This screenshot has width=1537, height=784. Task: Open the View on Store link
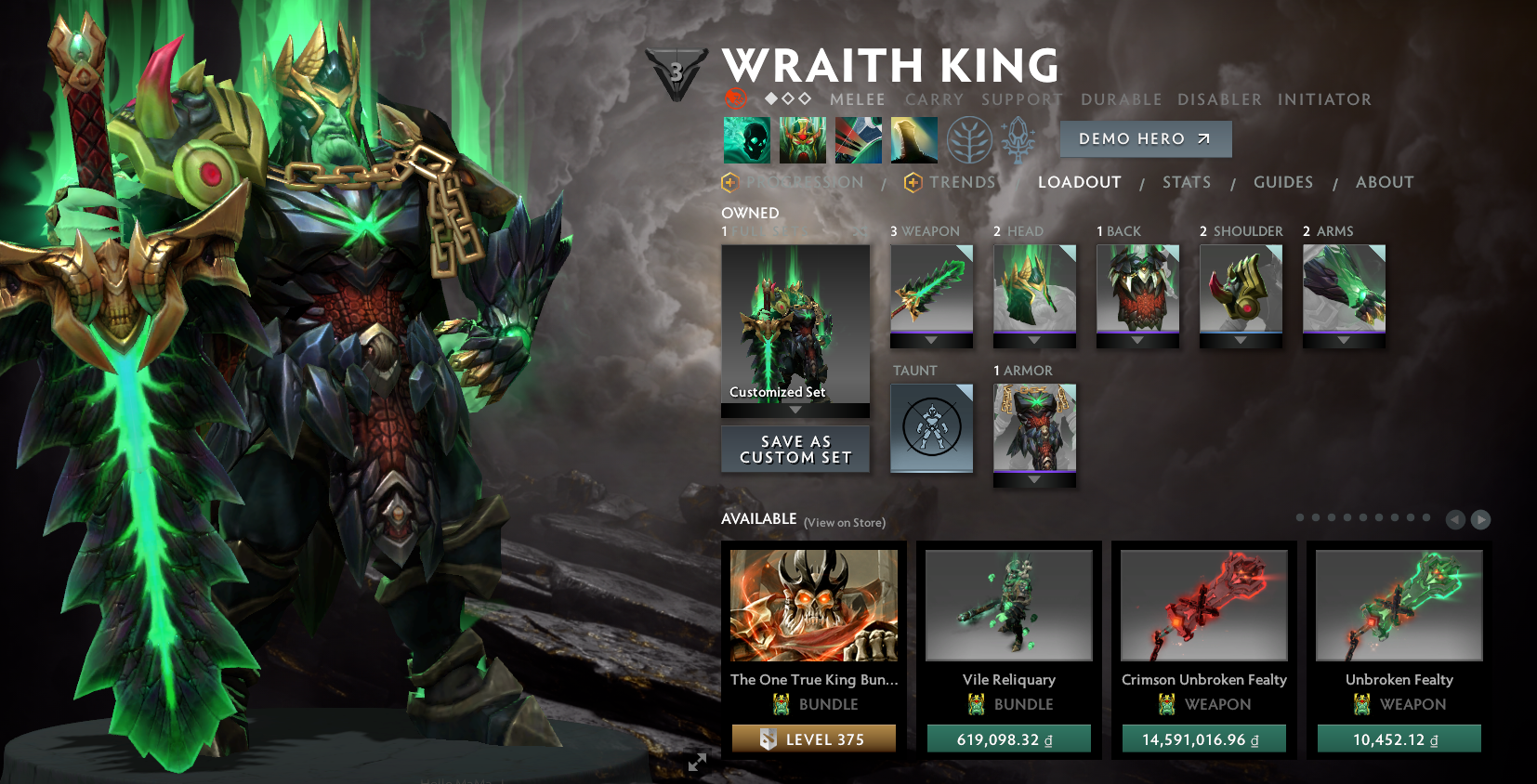click(x=844, y=523)
